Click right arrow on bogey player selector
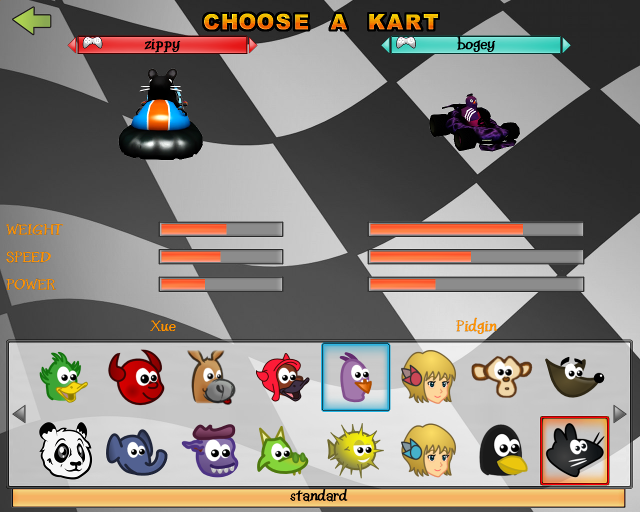Screen dimensions: 640x512 [566, 45]
